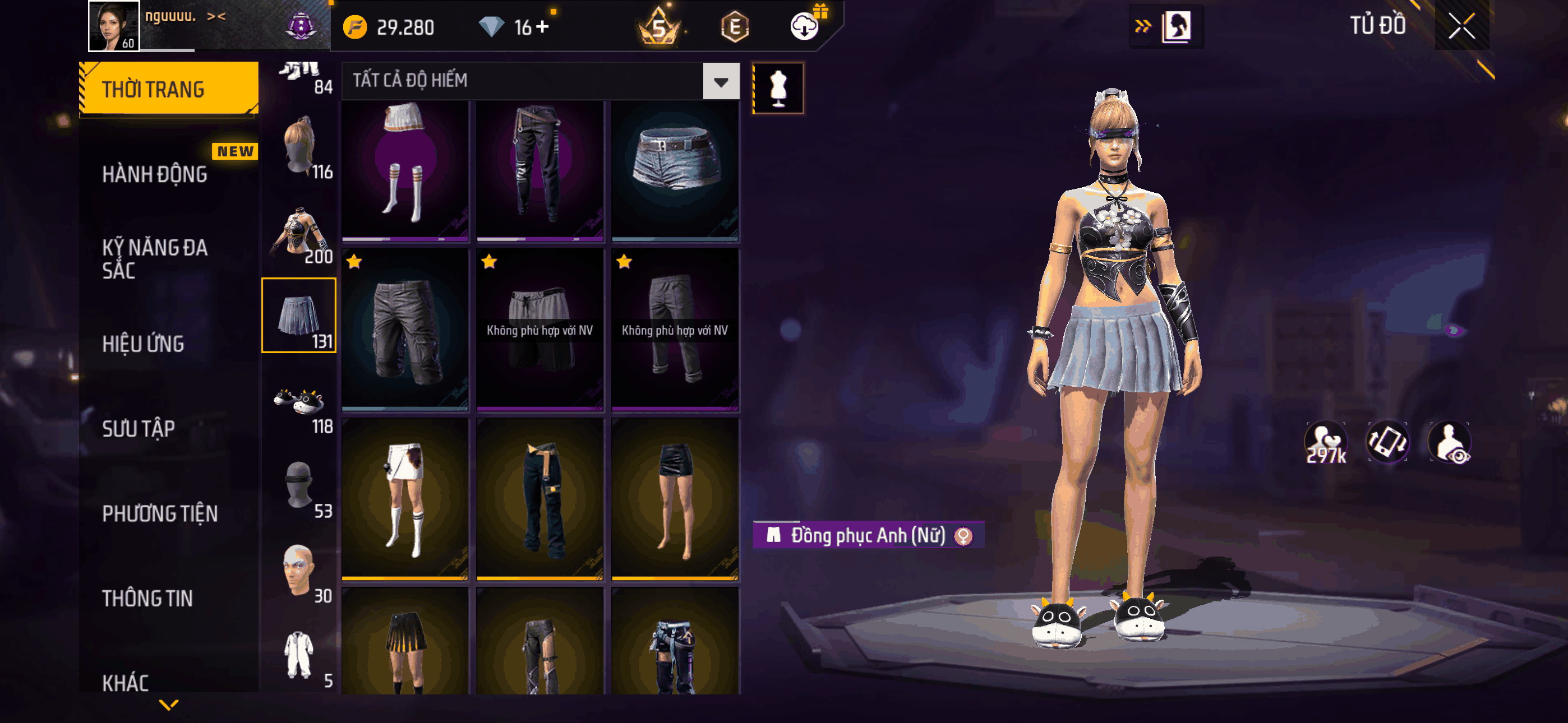
Task: Open the cloud download gift icon
Action: (805, 26)
